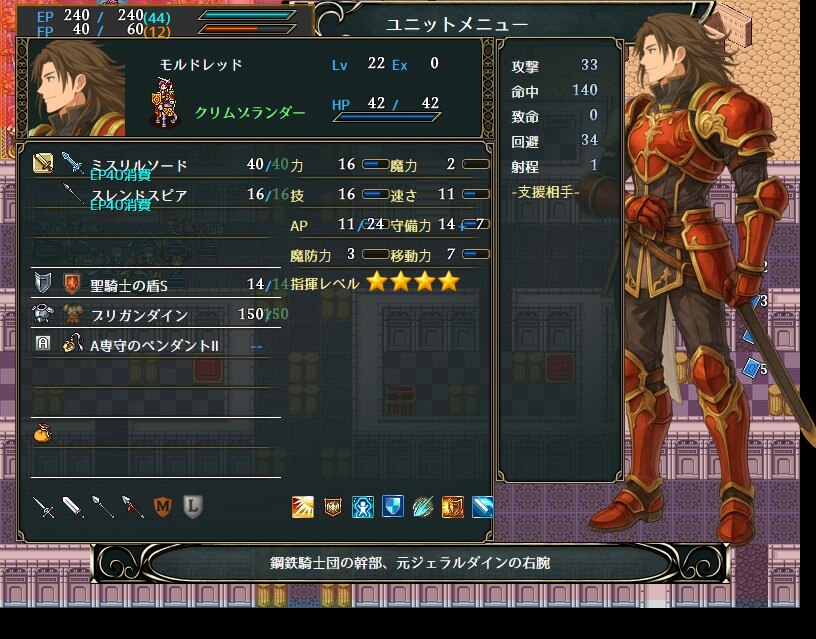
Task: Click the 支援相手 support partner entry
Action: (545, 191)
